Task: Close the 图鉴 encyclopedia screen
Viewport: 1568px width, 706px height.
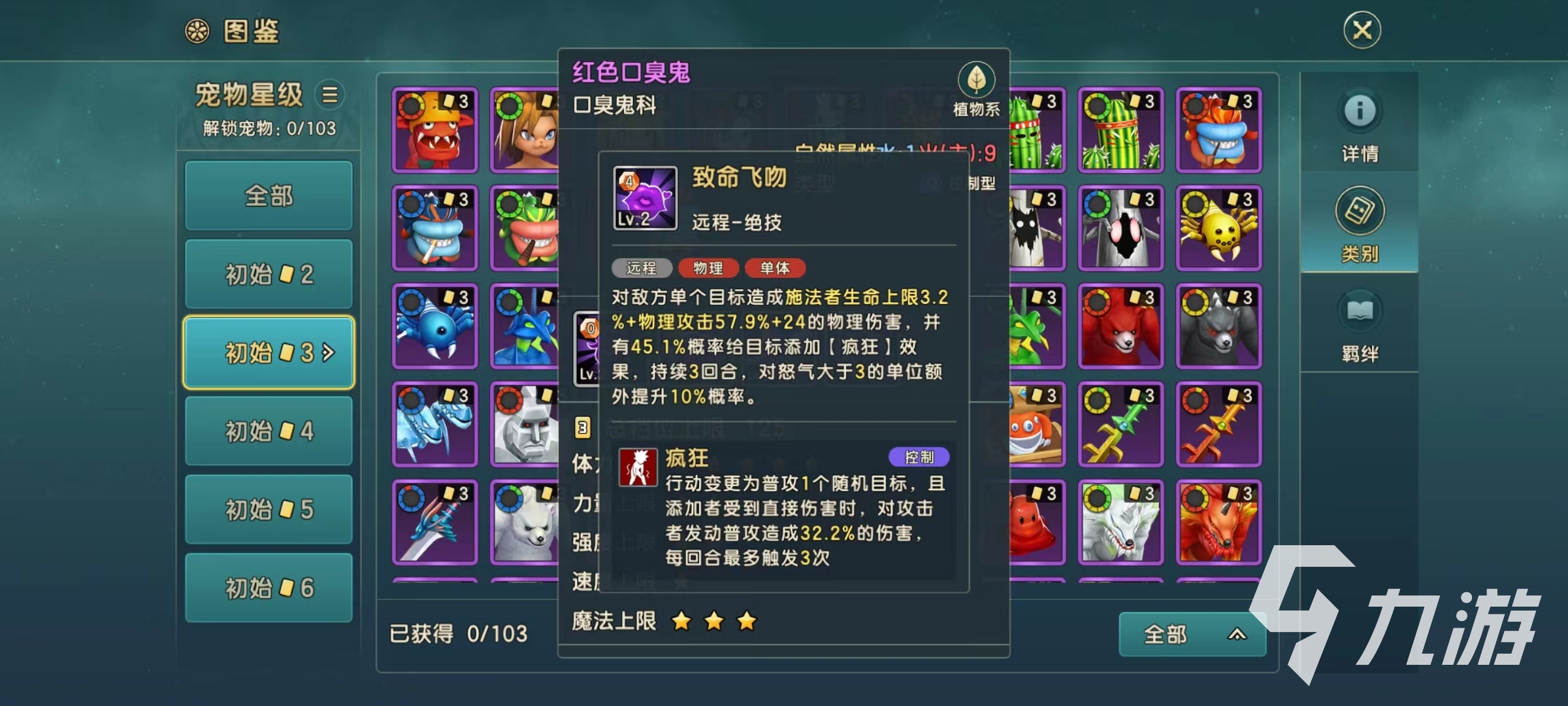Action: click(1362, 30)
